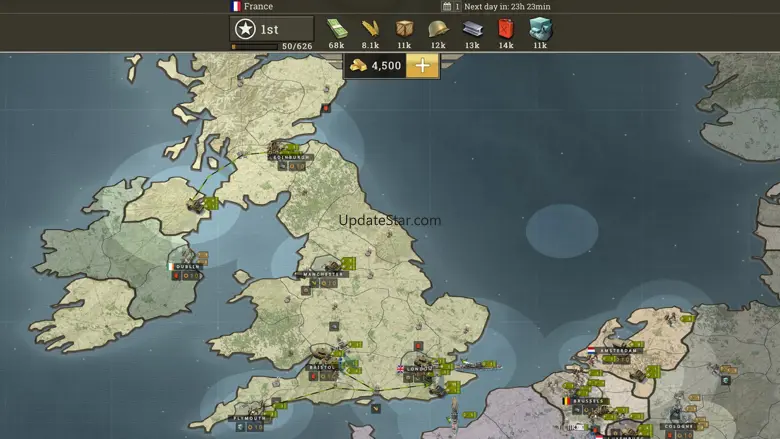Click the gold plus button to buy gold
Viewport: 780px width, 439px height.
point(422,66)
